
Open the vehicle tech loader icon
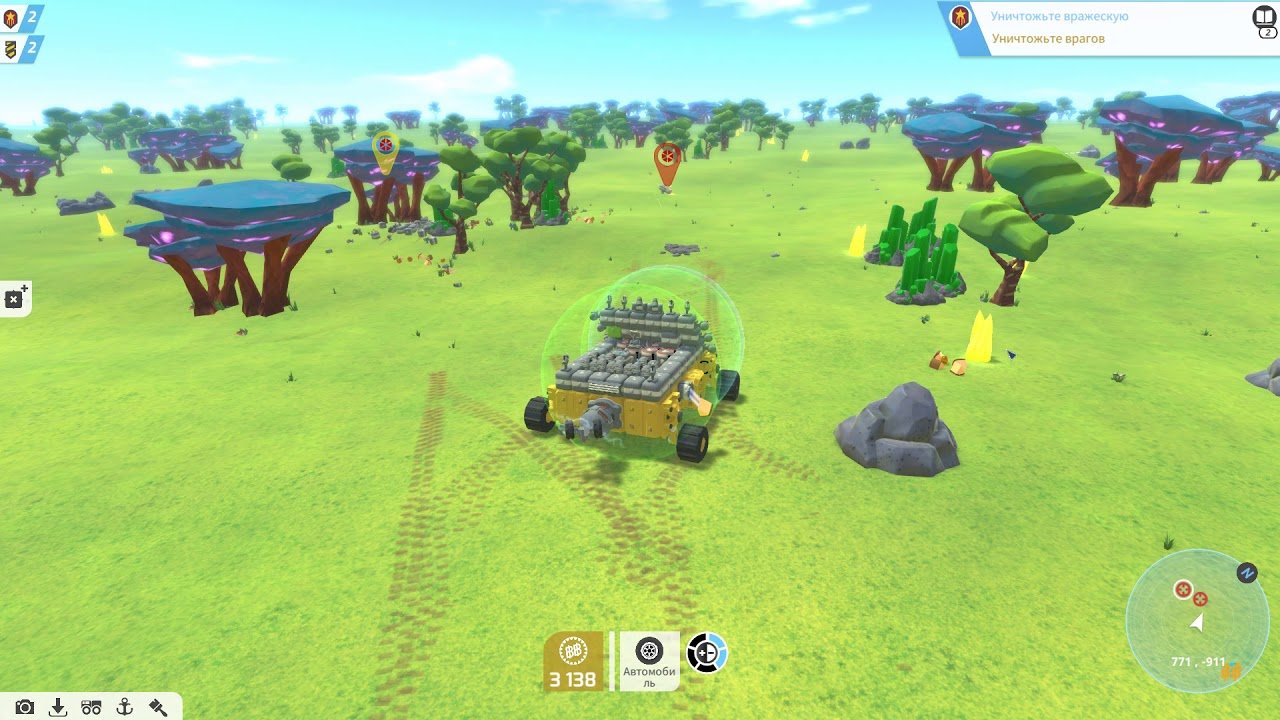pos(91,707)
